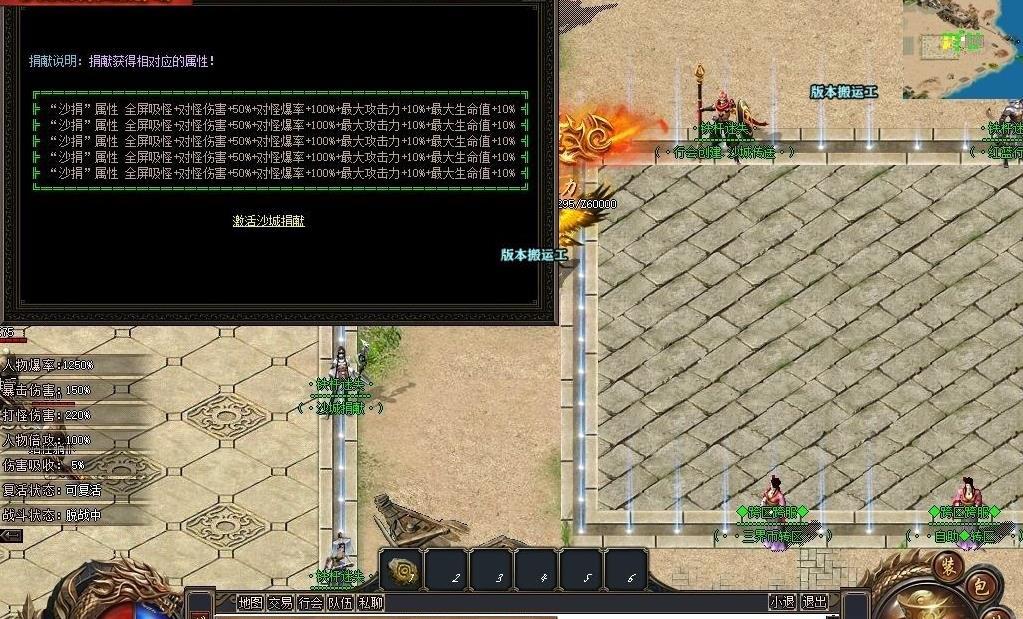The height and width of the screenshot is (619, 1023).
Task: Open the 包 bag round button
Action: click(982, 586)
